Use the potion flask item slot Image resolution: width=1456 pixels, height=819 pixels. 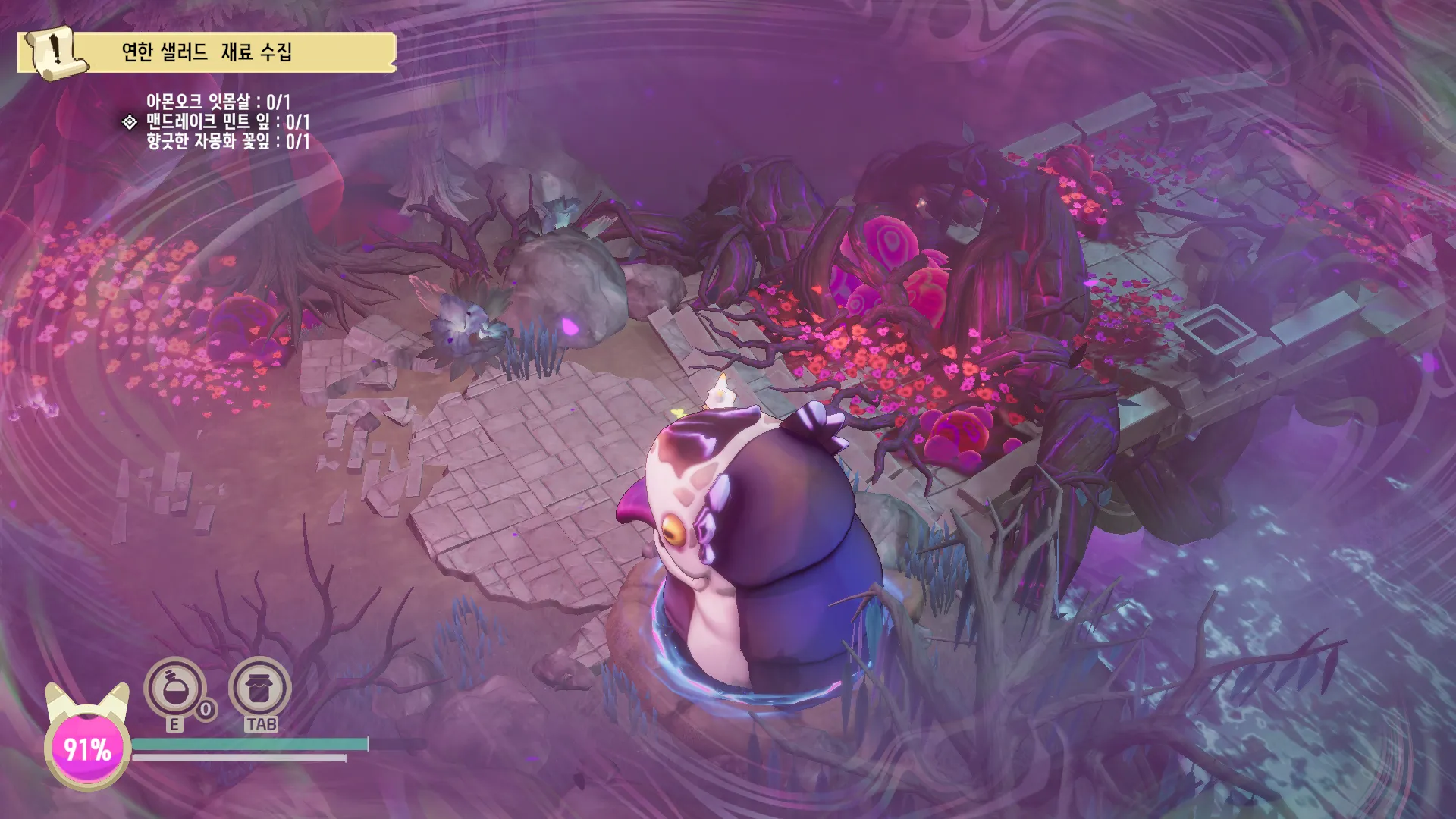tap(175, 689)
